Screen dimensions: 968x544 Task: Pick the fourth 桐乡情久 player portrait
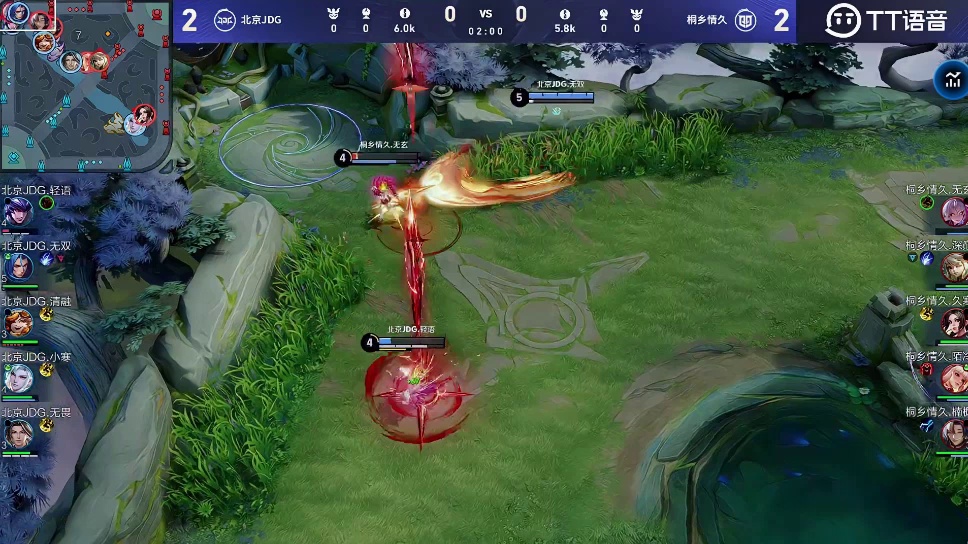tap(953, 379)
